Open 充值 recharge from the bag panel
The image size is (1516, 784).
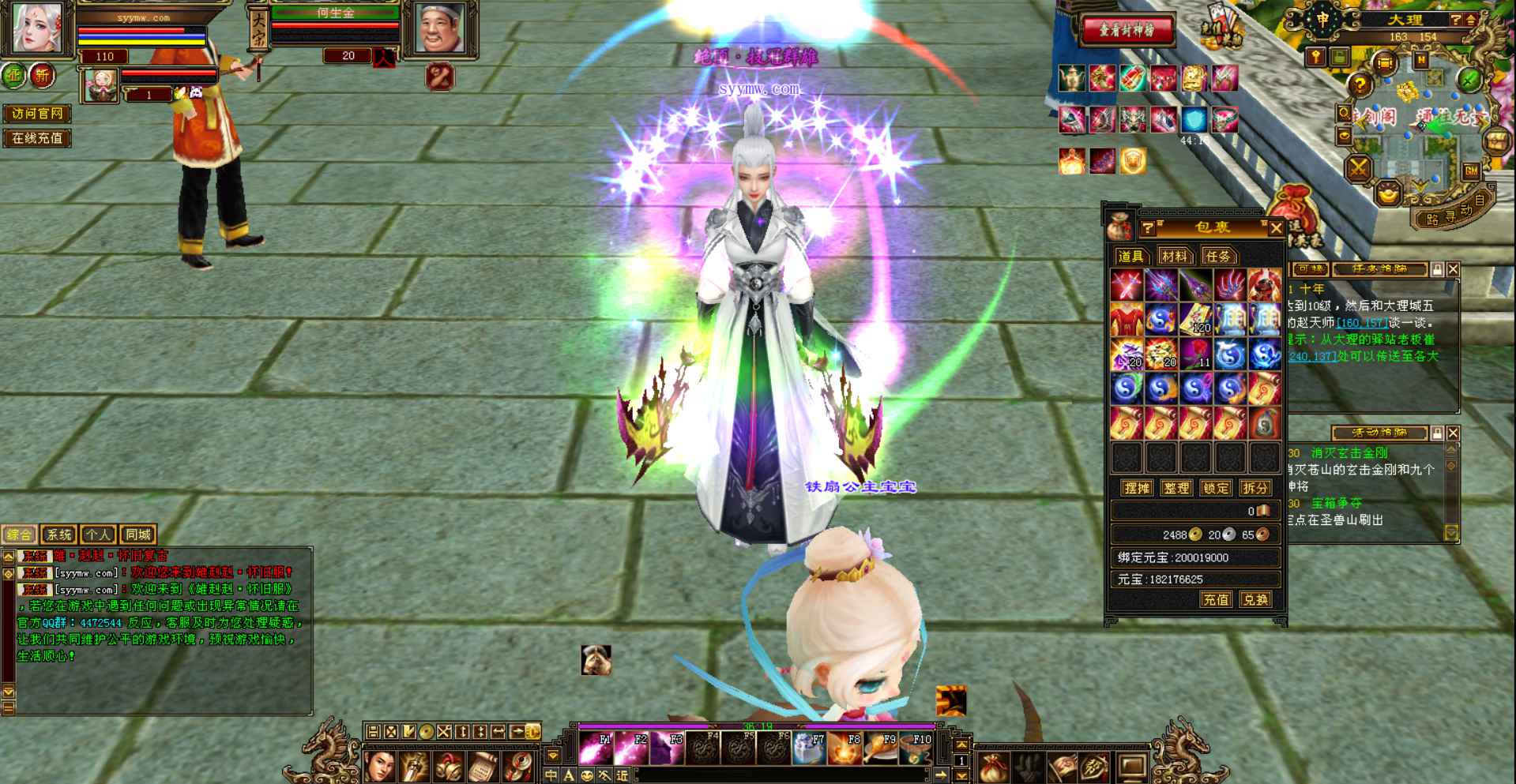click(x=1216, y=599)
